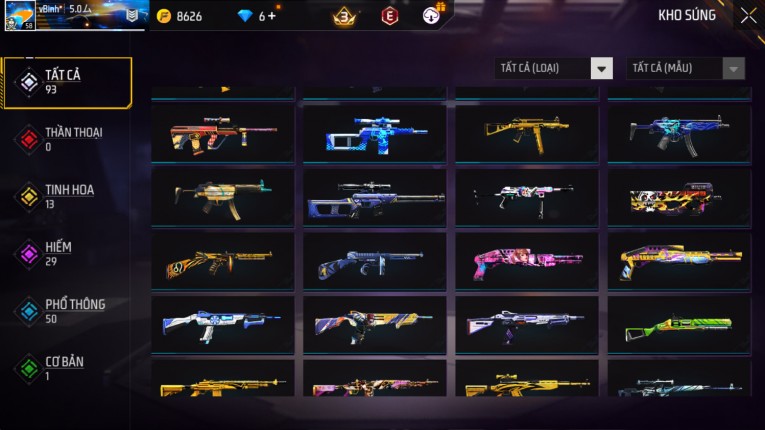Switch to the Tất Cả tab
Image resolution: width=765 pixels, height=430 pixels.
(x=68, y=82)
